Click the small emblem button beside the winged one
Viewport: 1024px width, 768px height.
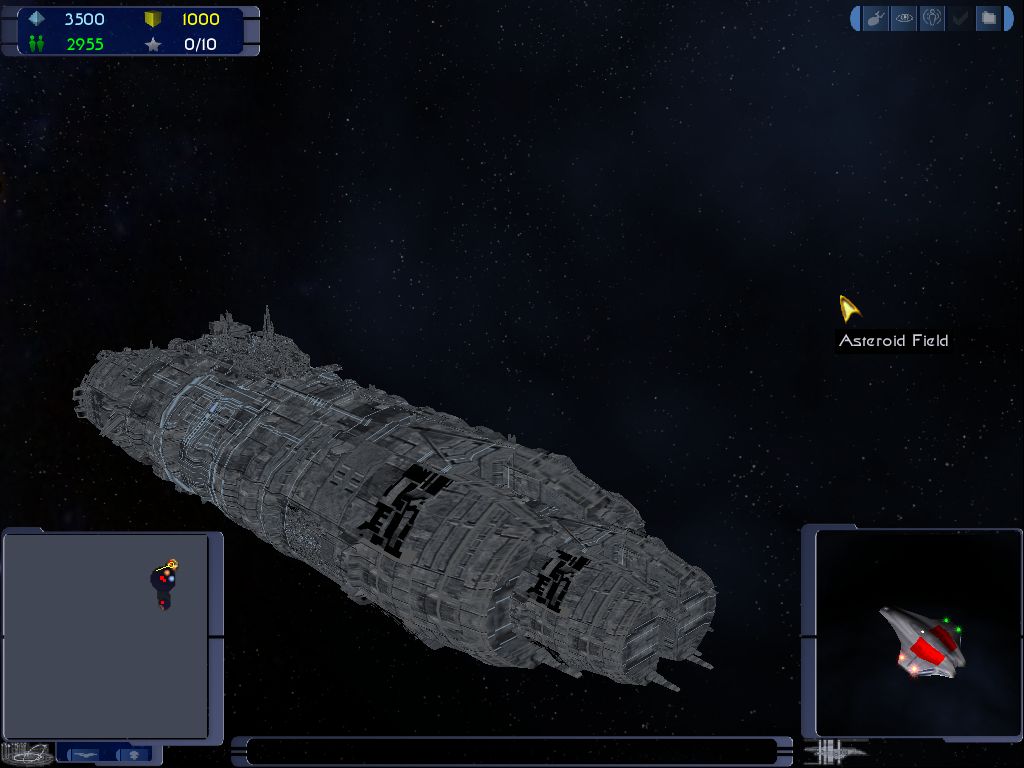(x=134, y=753)
